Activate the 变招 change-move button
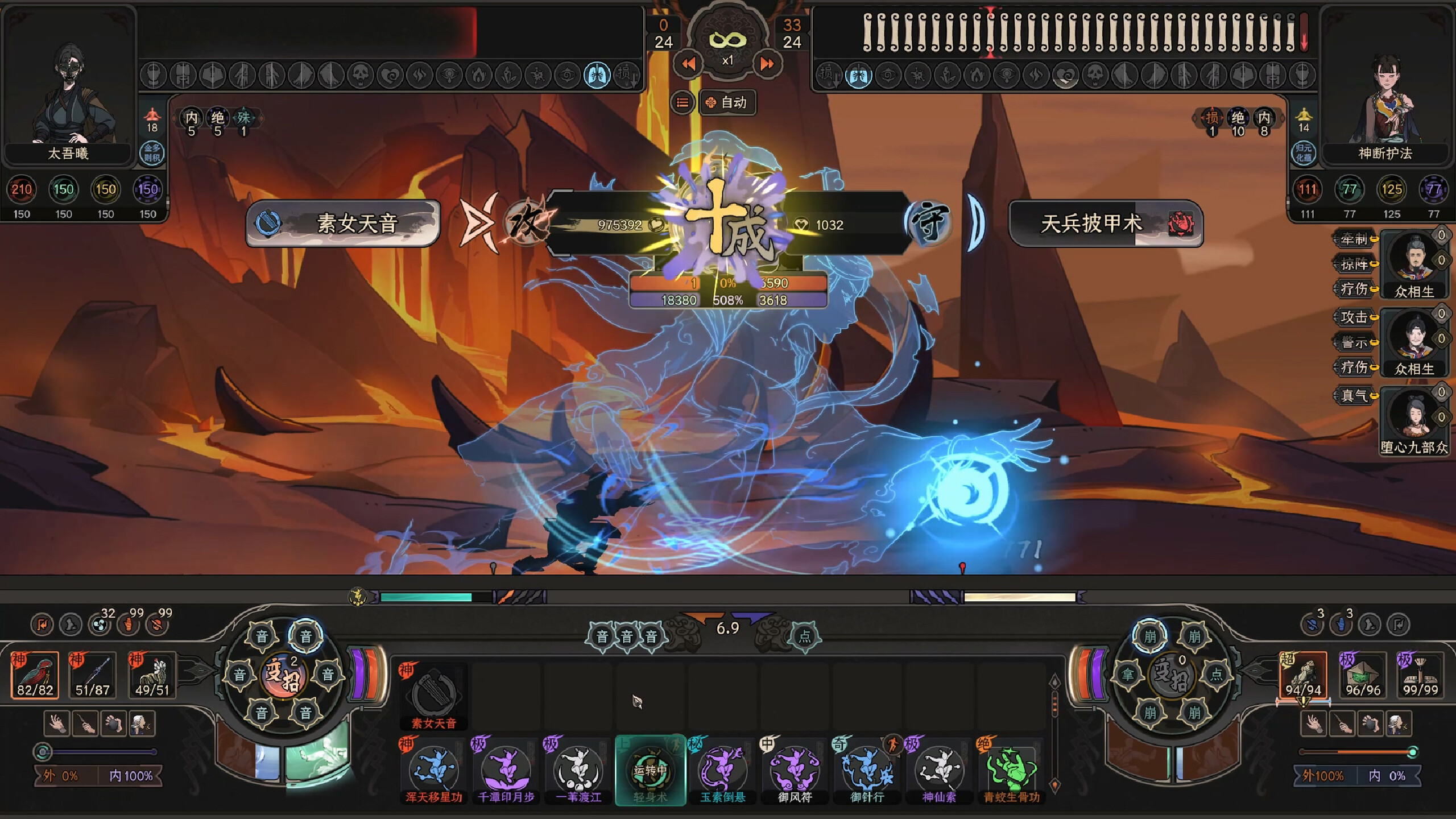 tap(283, 675)
